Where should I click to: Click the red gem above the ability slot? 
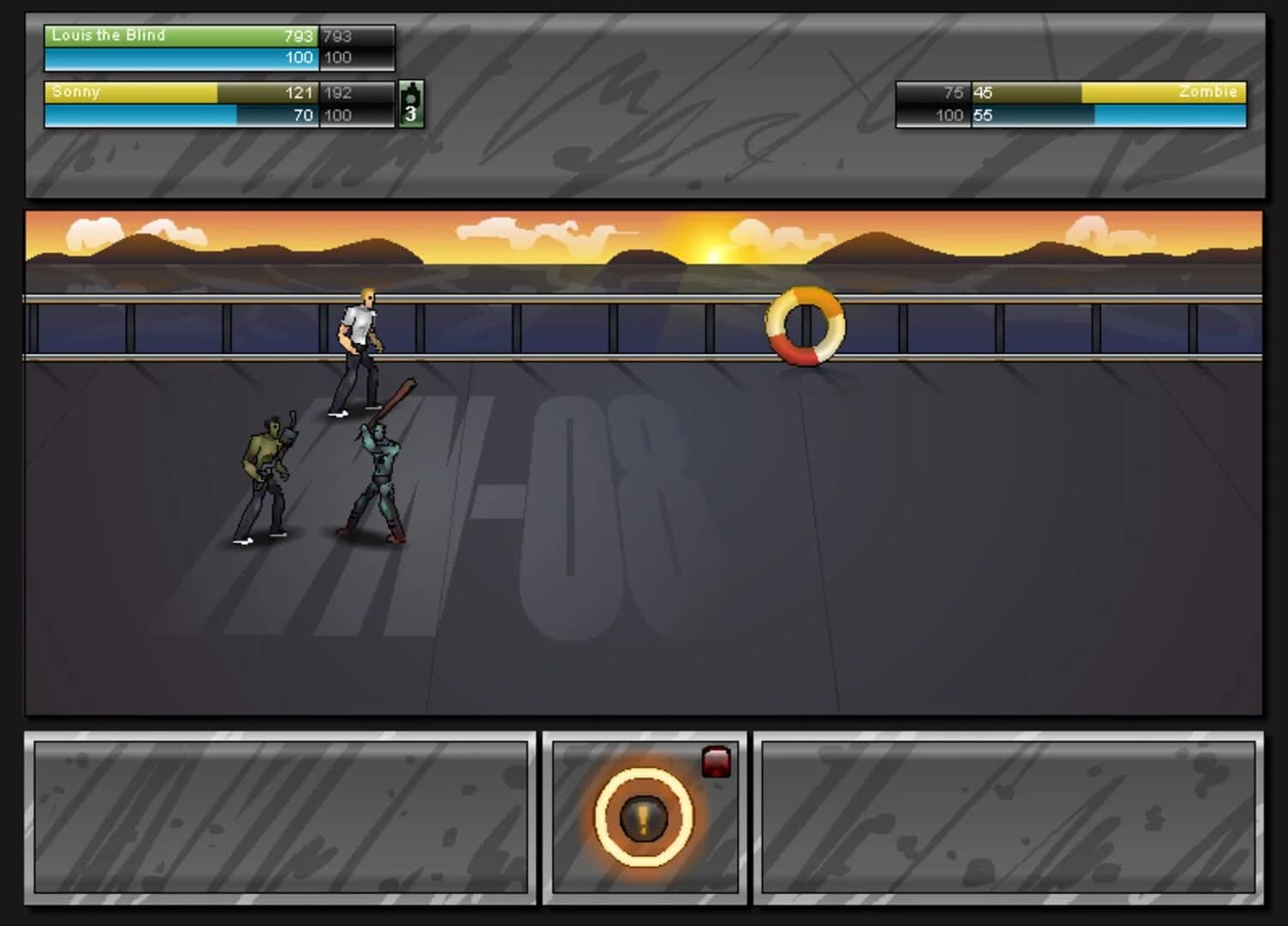[716, 762]
